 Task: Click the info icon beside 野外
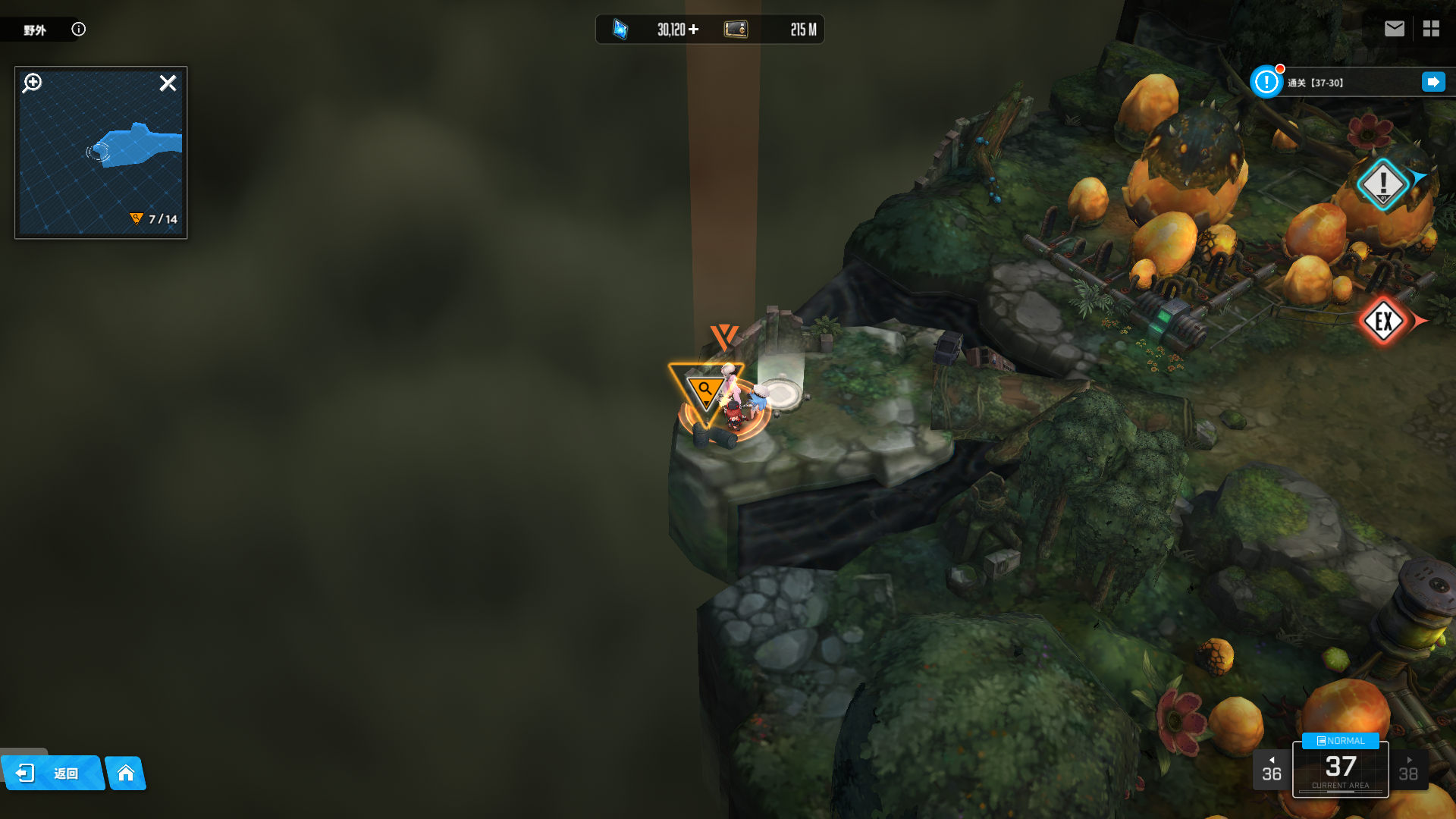click(78, 29)
